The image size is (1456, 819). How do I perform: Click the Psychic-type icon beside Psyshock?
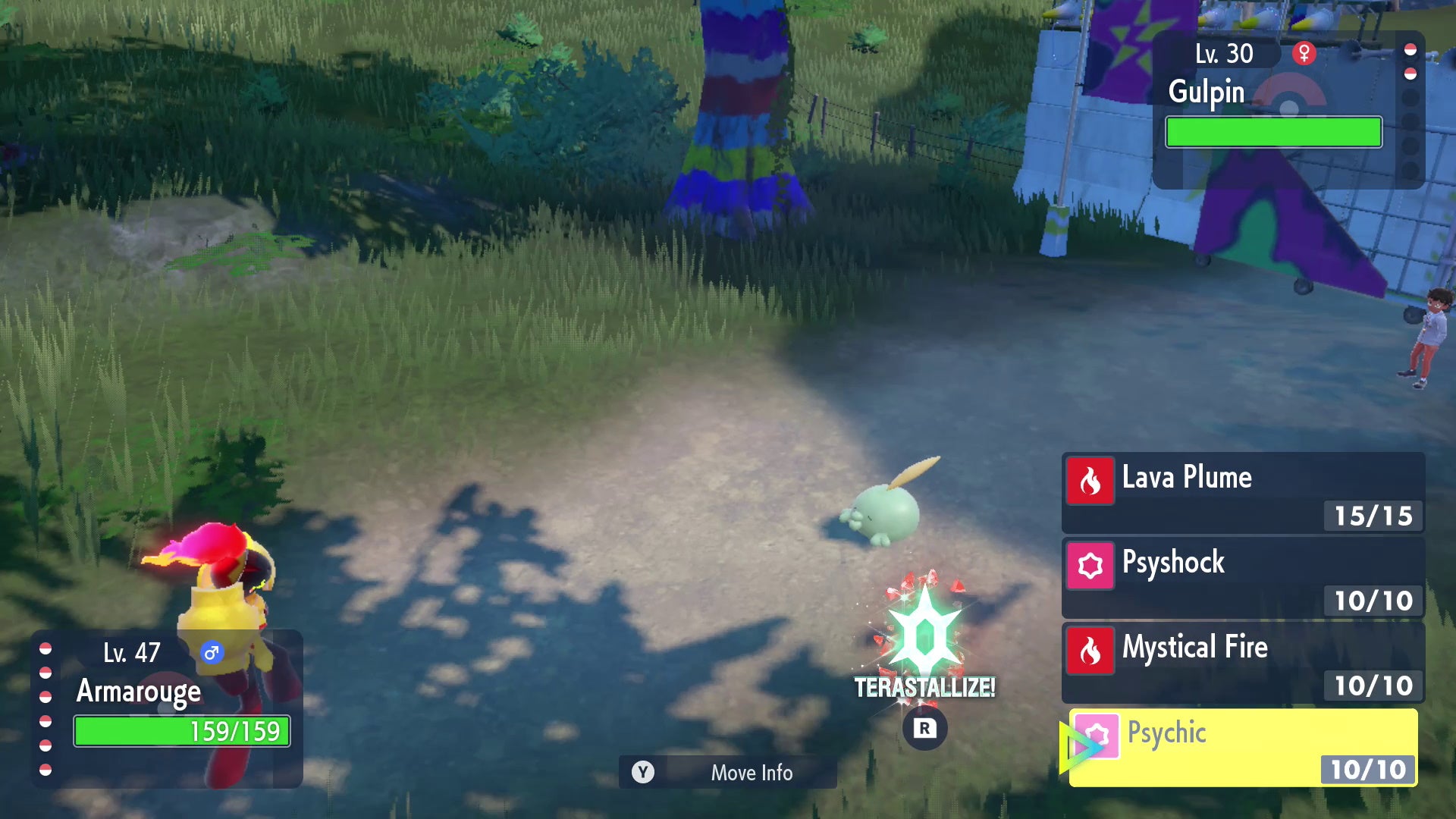point(1090,563)
